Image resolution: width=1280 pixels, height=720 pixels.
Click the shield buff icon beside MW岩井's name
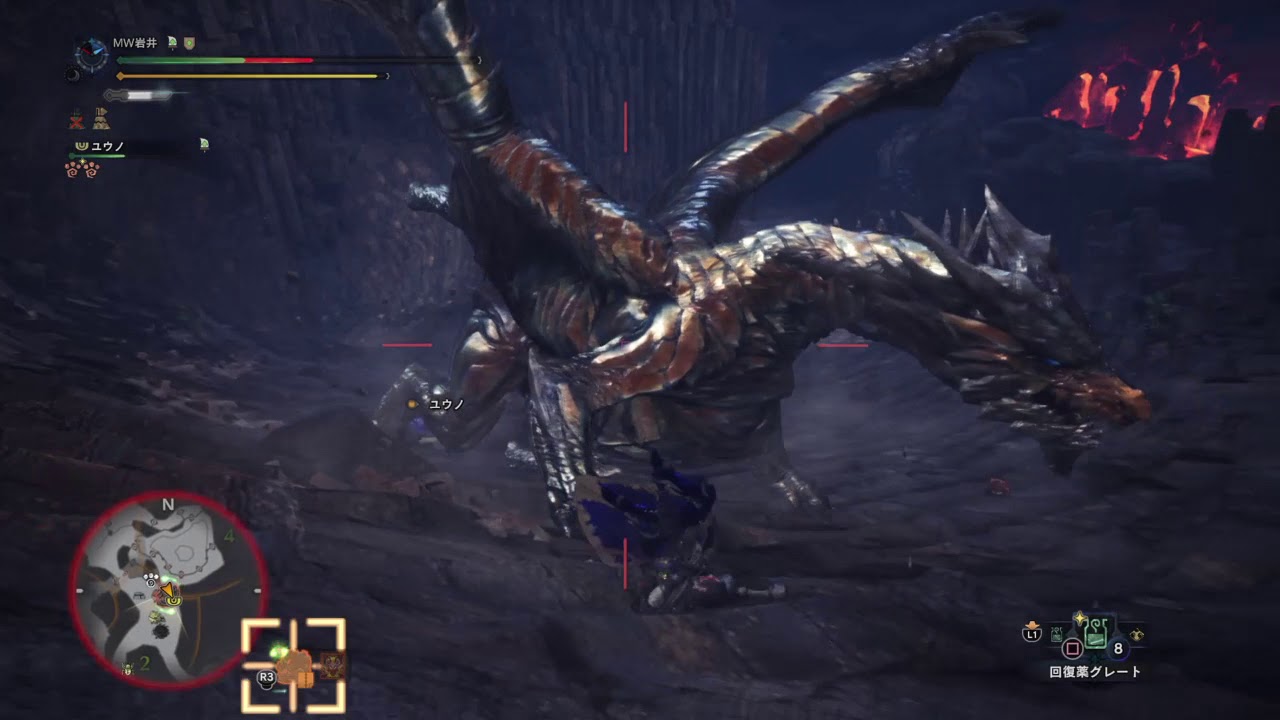pyautogui.click(x=188, y=44)
